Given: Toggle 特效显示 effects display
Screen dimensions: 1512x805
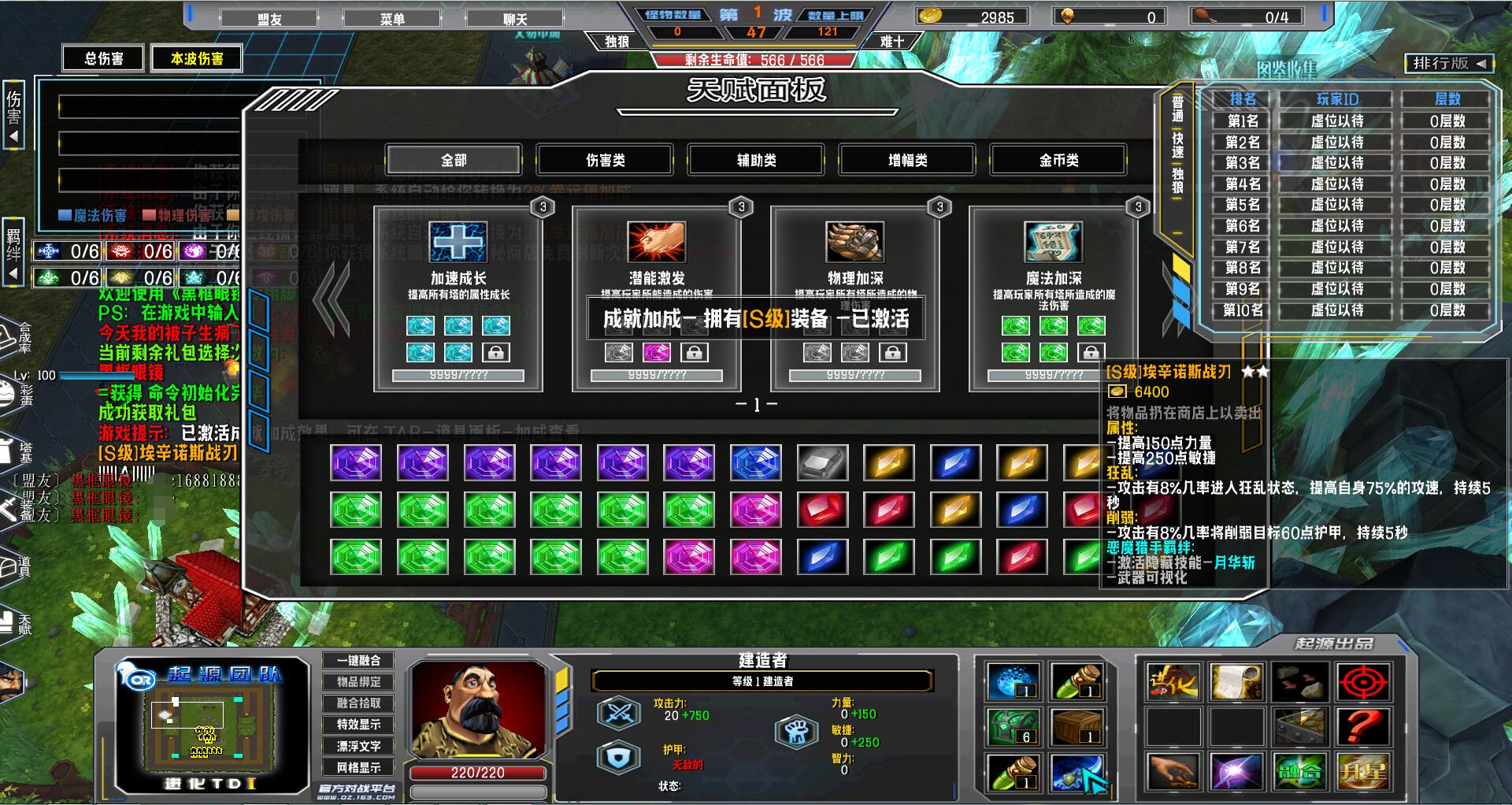Looking at the screenshot, I should [x=358, y=724].
